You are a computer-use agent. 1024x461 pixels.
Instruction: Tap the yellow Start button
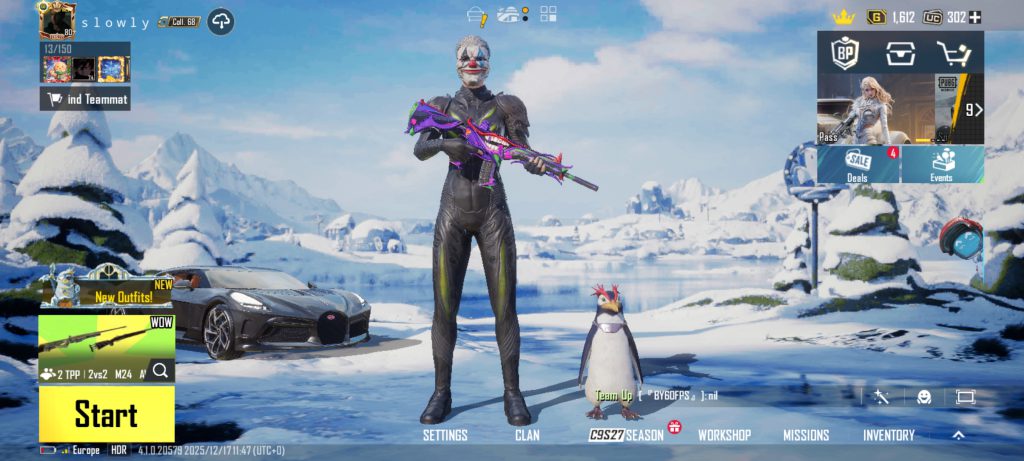pos(106,414)
